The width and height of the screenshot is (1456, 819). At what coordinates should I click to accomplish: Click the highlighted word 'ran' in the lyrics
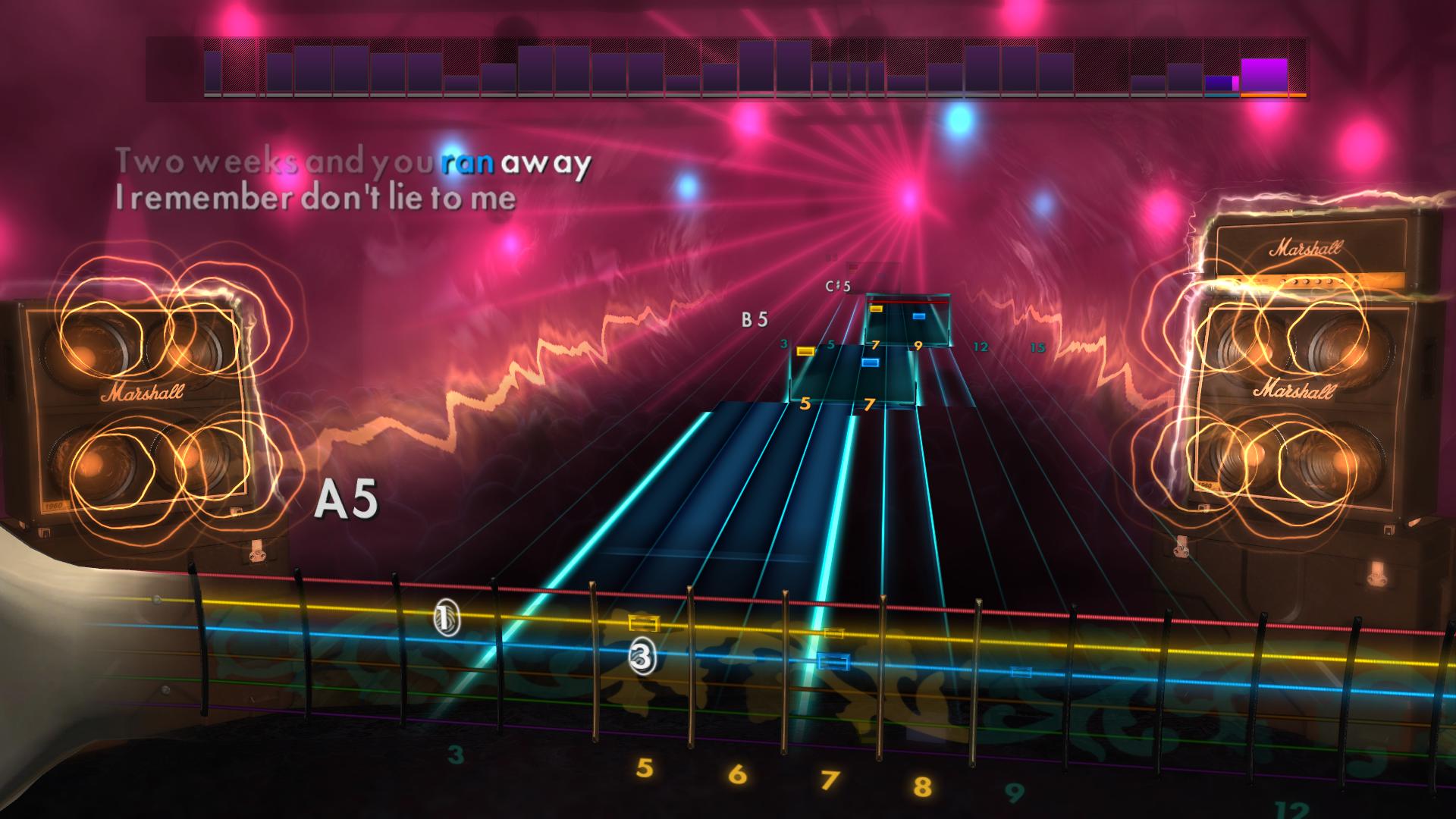click(464, 162)
